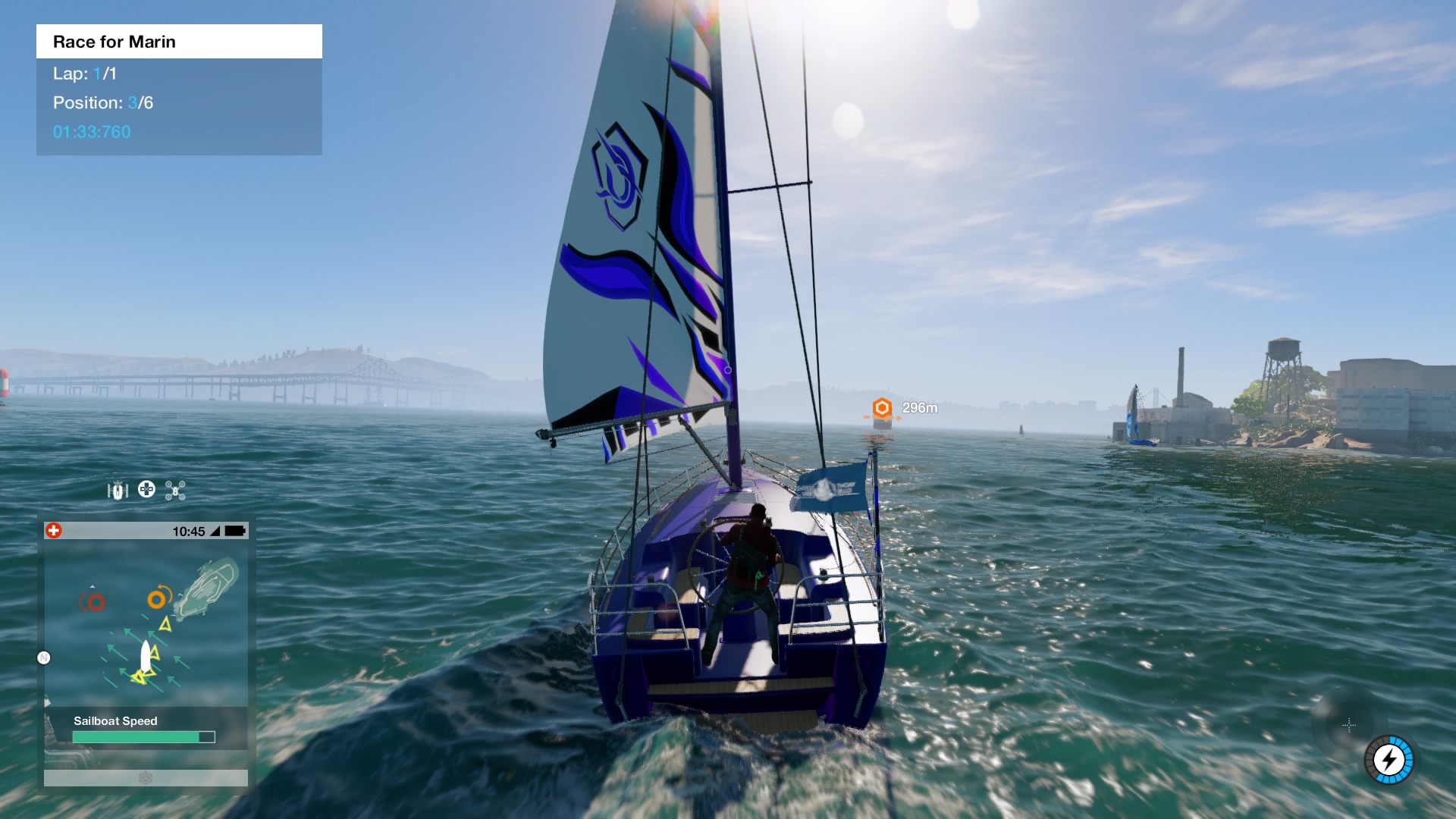Screen dimensions: 1456x819
Task: Tap the red medical cross icon on the phone
Action: [54, 531]
